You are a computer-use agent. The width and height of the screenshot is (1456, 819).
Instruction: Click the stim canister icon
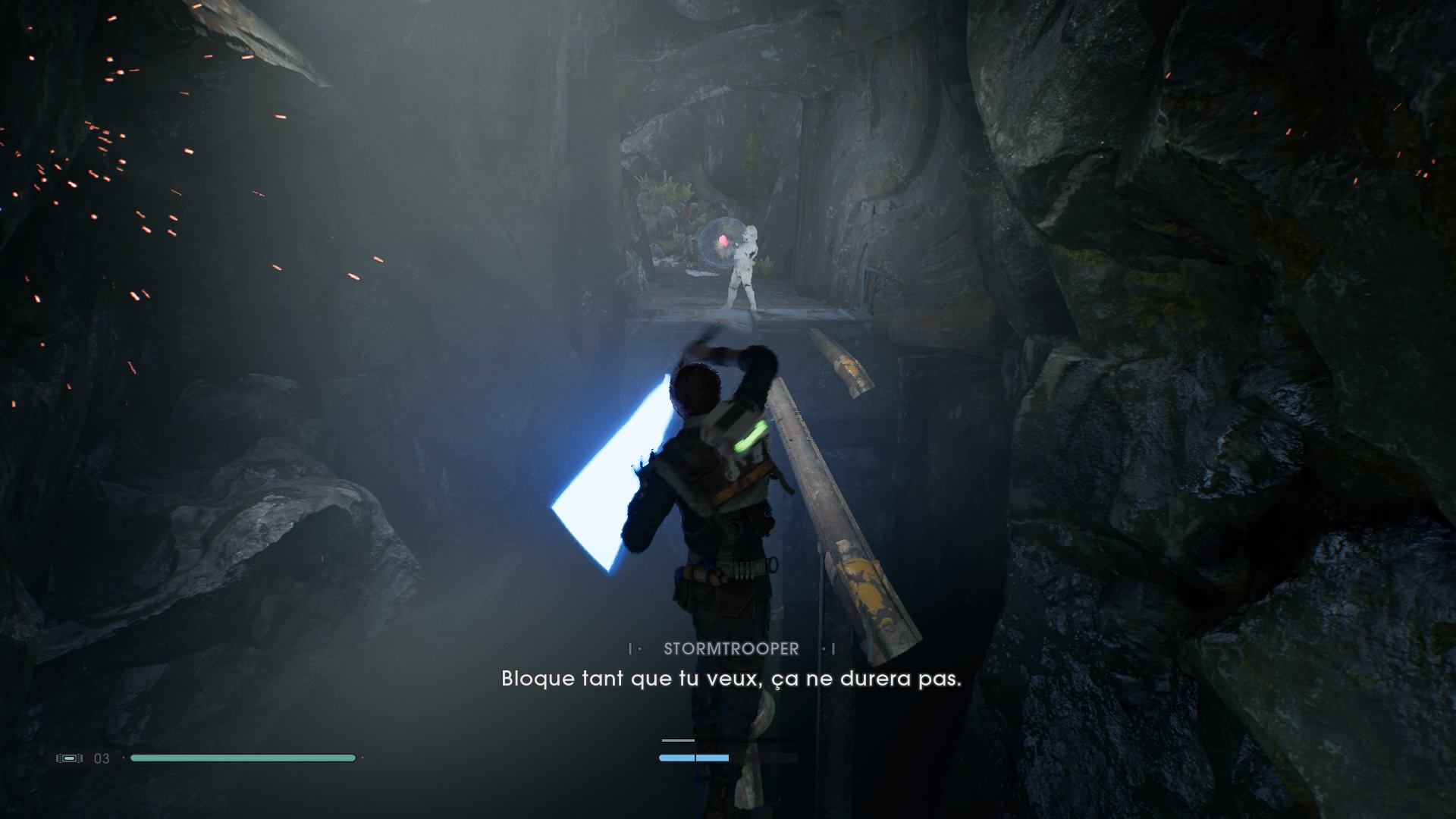[69, 758]
